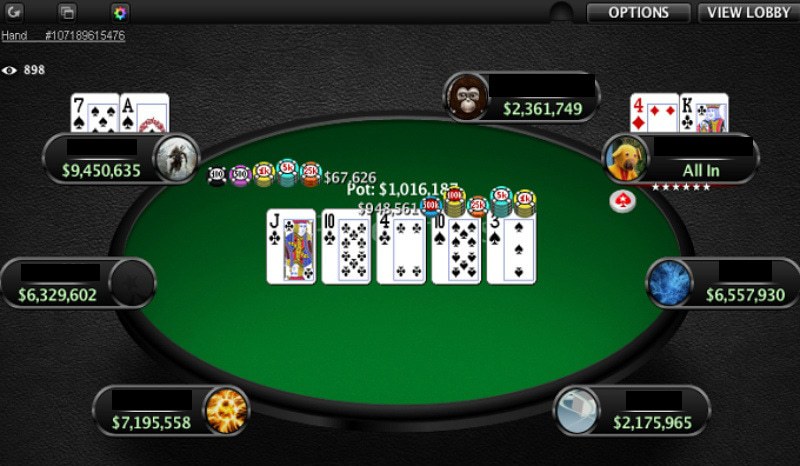Click the spectator eye icon
800x466 pixels.
coord(10,70)
